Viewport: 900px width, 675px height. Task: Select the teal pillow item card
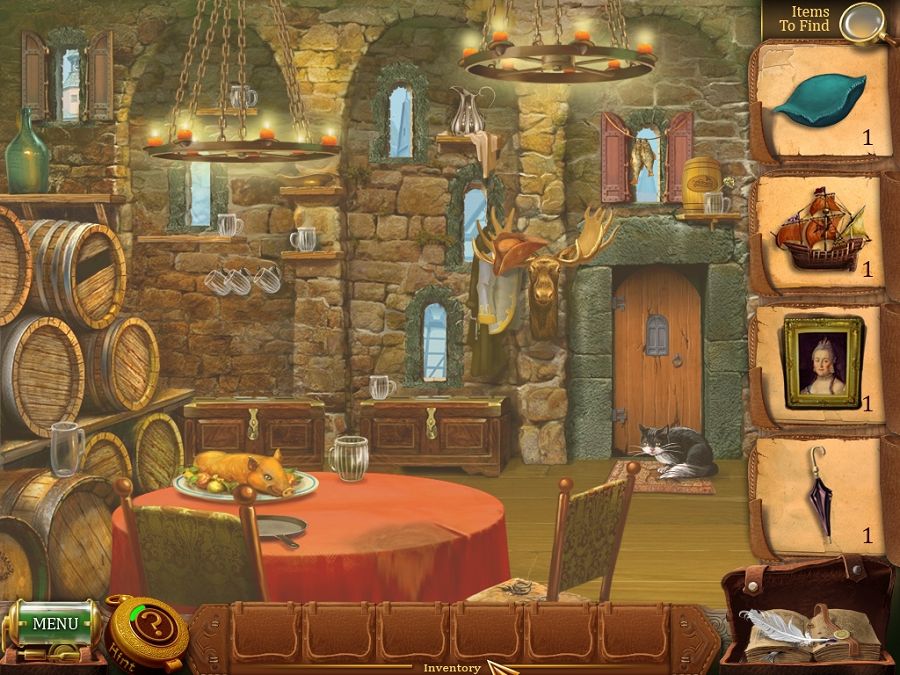[819, 101]
